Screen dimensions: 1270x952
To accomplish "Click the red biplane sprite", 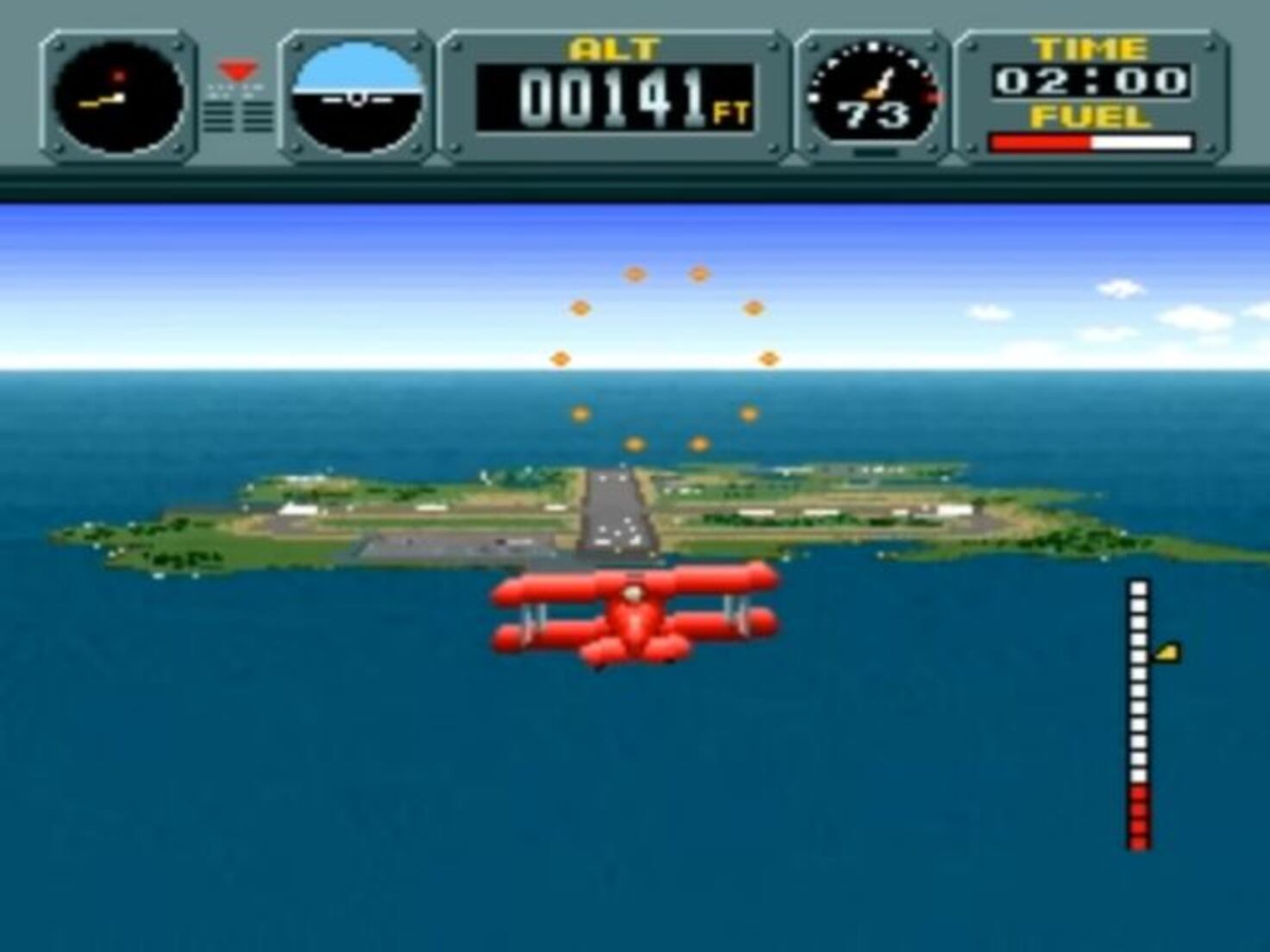I will (x=634, y=617).
